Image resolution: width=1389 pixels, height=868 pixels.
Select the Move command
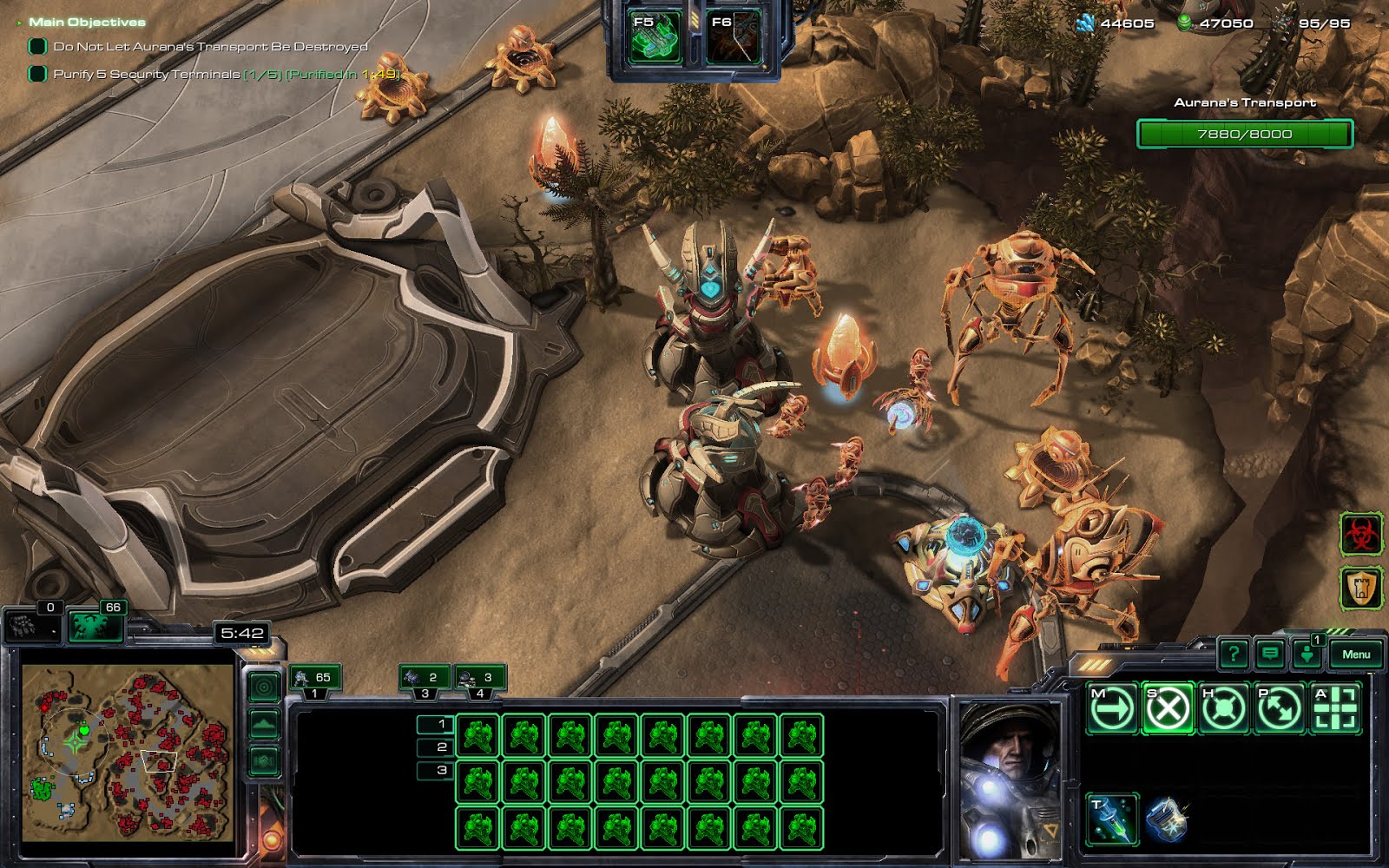(x=1112, y=709)
